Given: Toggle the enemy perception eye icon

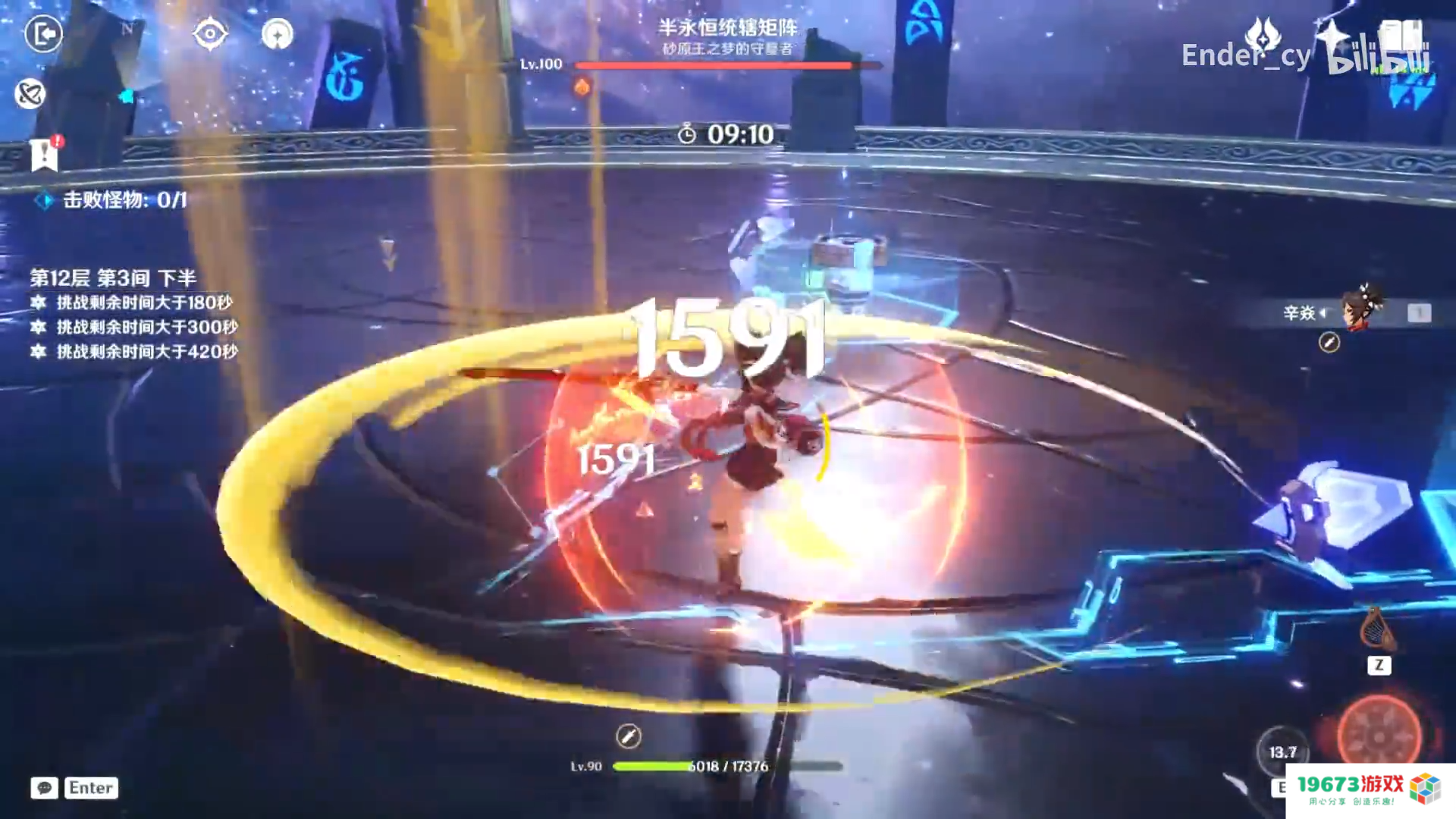Looking at the screenshot, I should point(209,33).
